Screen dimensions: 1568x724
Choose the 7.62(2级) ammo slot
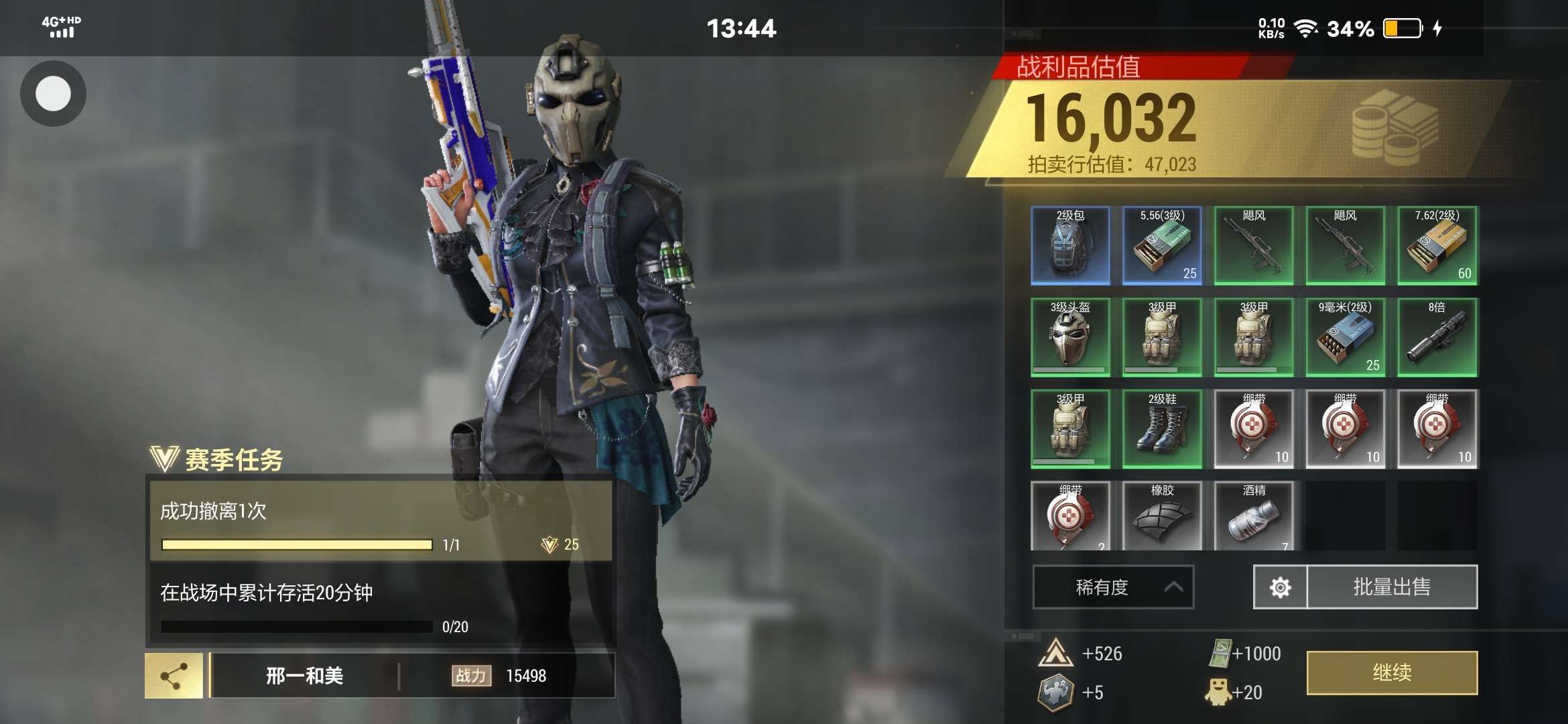pyautogui.click(x=1437, y=245)
